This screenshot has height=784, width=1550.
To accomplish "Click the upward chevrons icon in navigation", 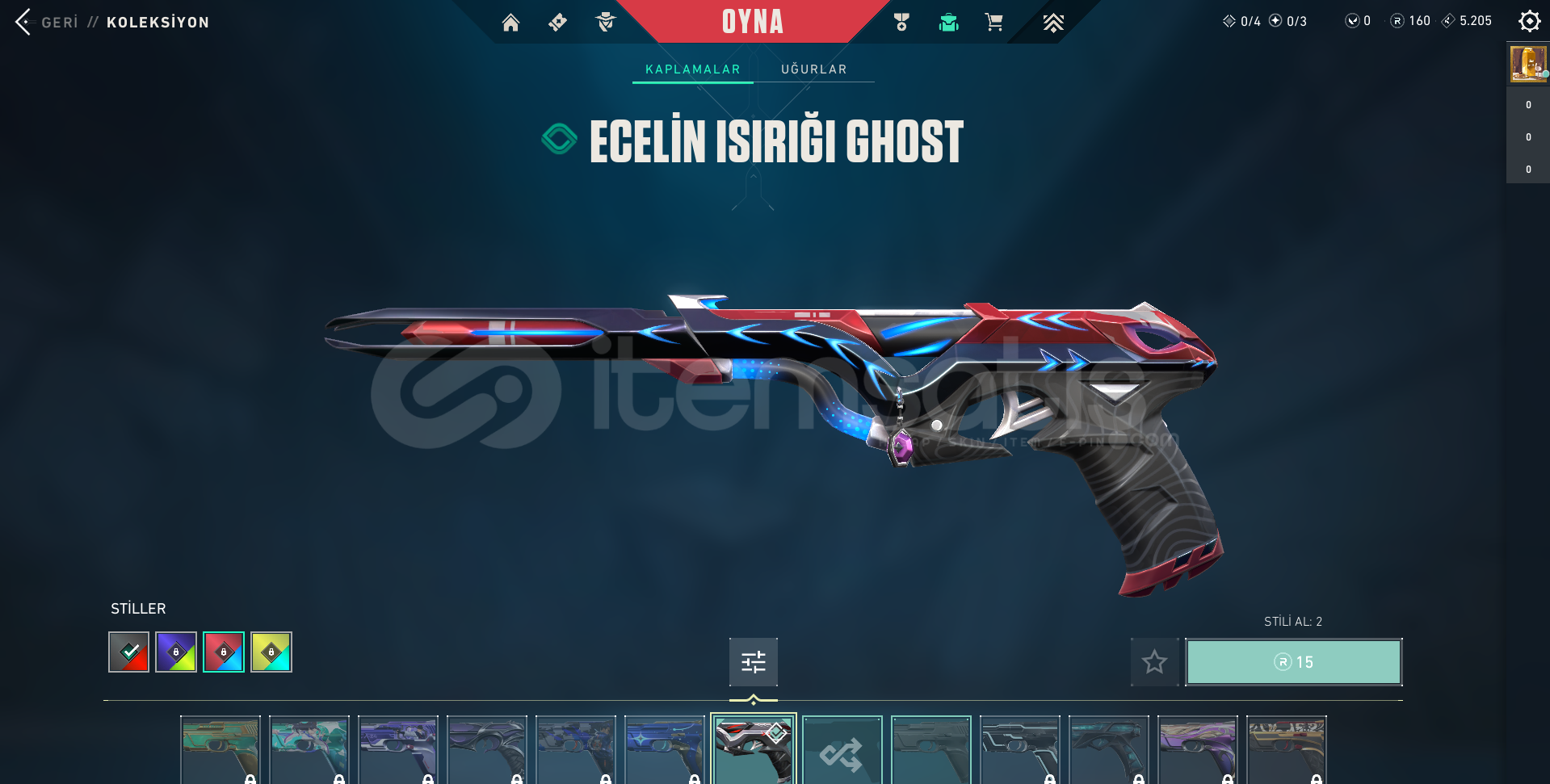I will click(x=1052, y=23).
